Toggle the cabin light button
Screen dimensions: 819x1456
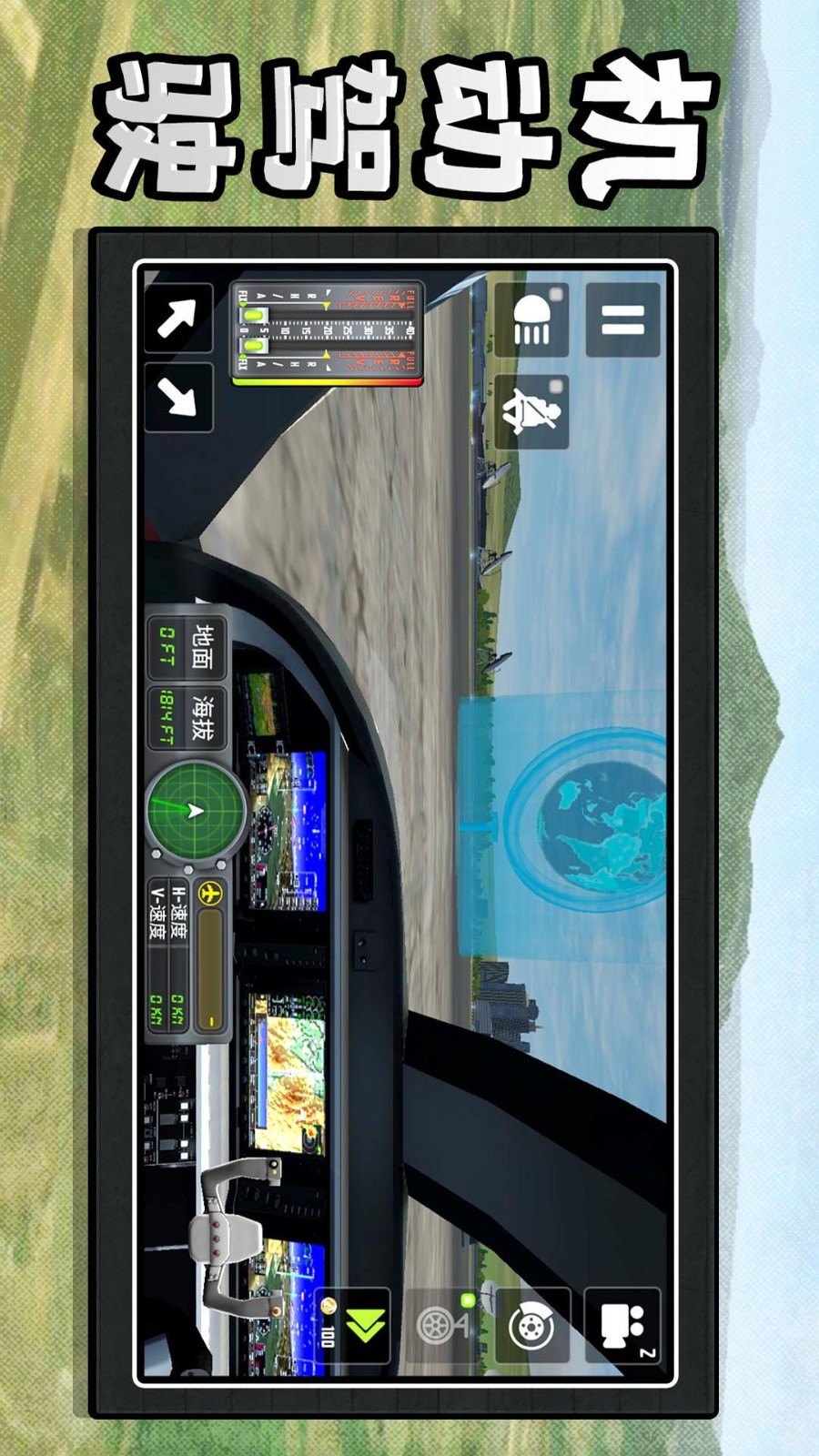pos(532,319)
